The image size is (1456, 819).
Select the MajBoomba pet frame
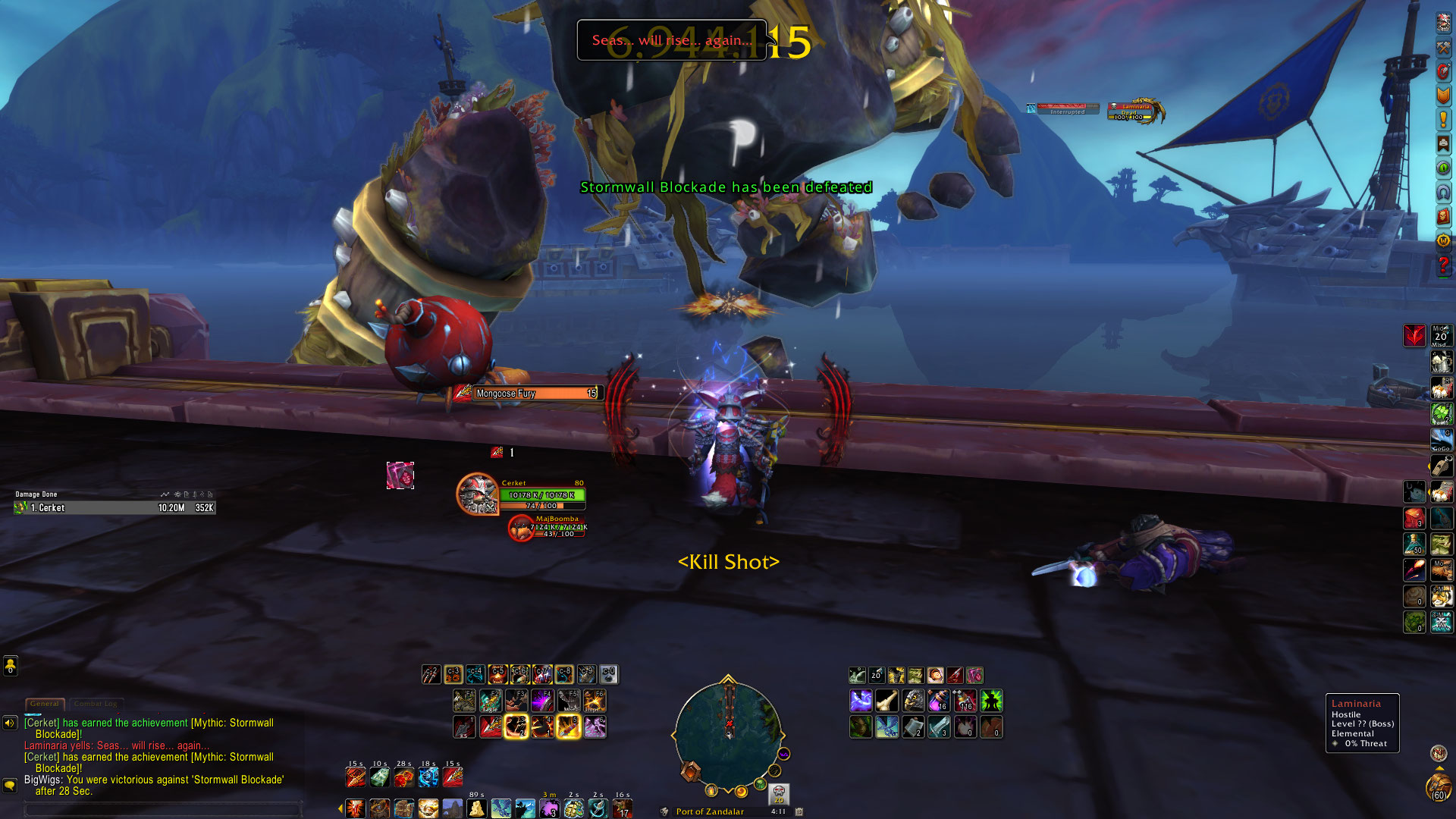[x=522, y=528]
